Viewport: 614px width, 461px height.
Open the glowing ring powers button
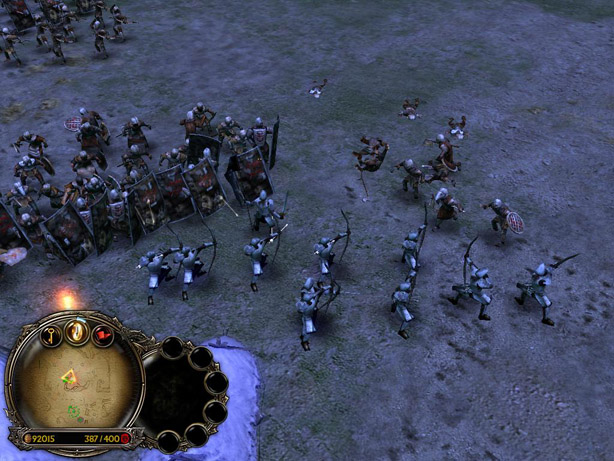pyautogui.click(x=77, y=331)
